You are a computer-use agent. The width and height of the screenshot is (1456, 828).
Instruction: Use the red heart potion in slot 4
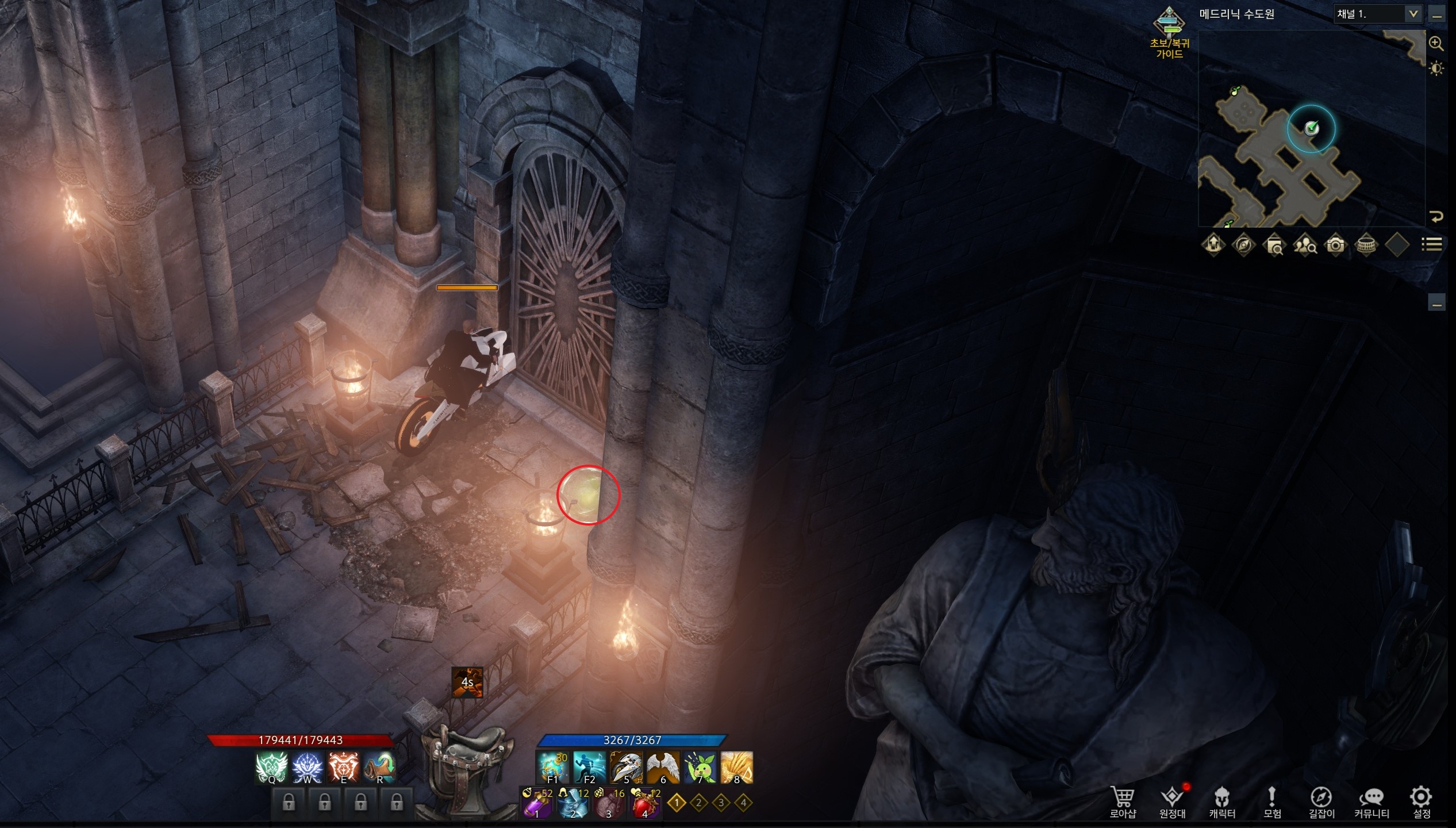click(645, 803)
